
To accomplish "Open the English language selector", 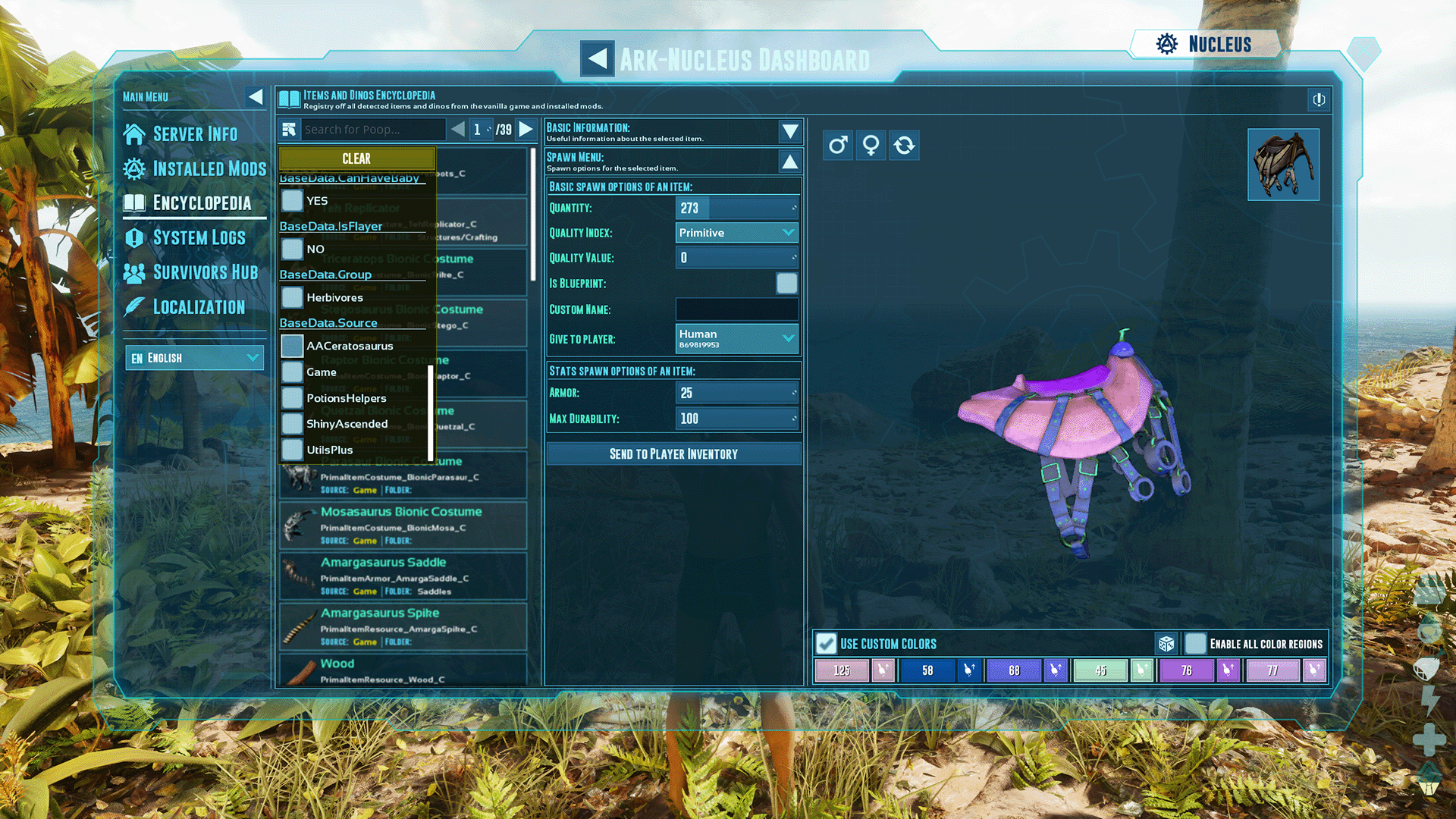I will [x=194, y=357].
